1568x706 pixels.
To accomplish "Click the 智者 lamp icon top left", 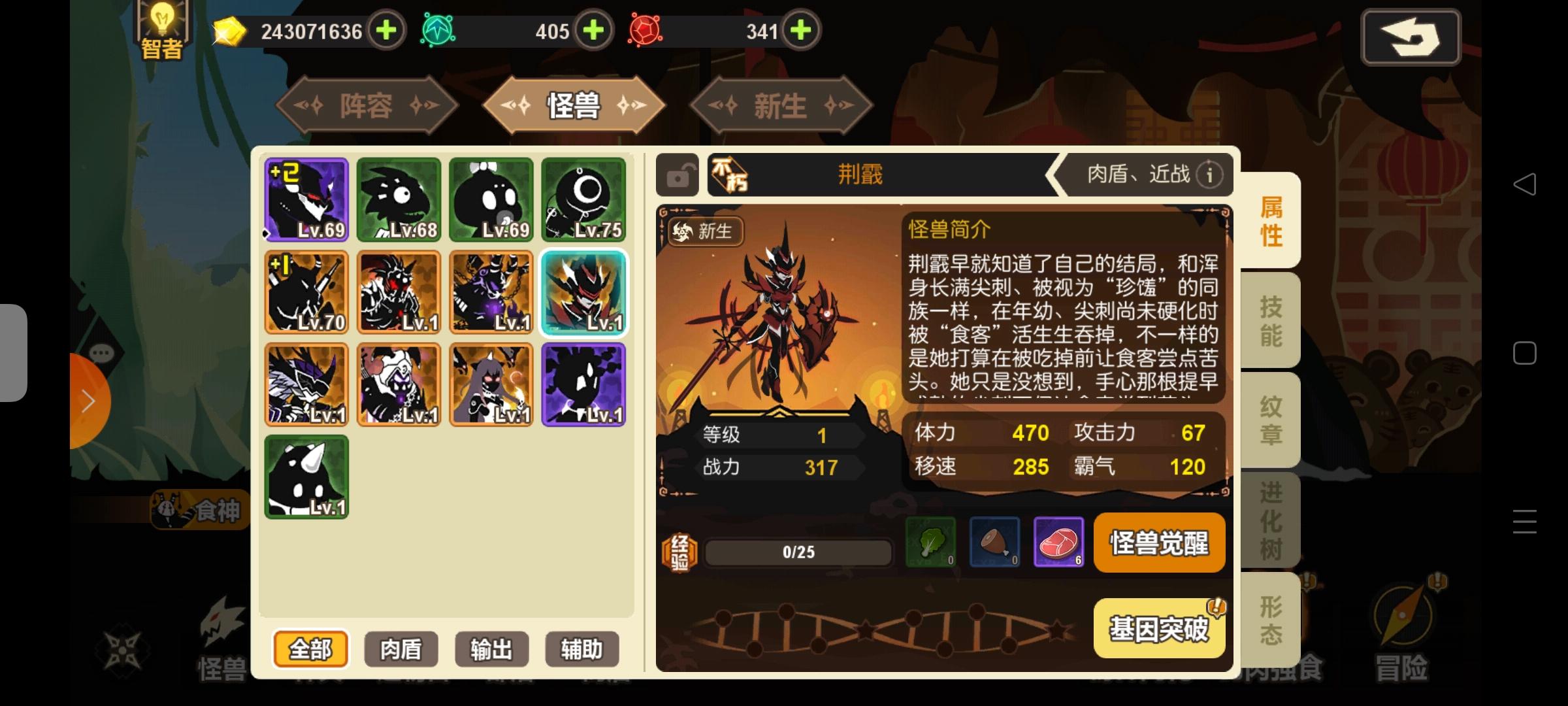I will pyautogui.click(x=161, y=27).
